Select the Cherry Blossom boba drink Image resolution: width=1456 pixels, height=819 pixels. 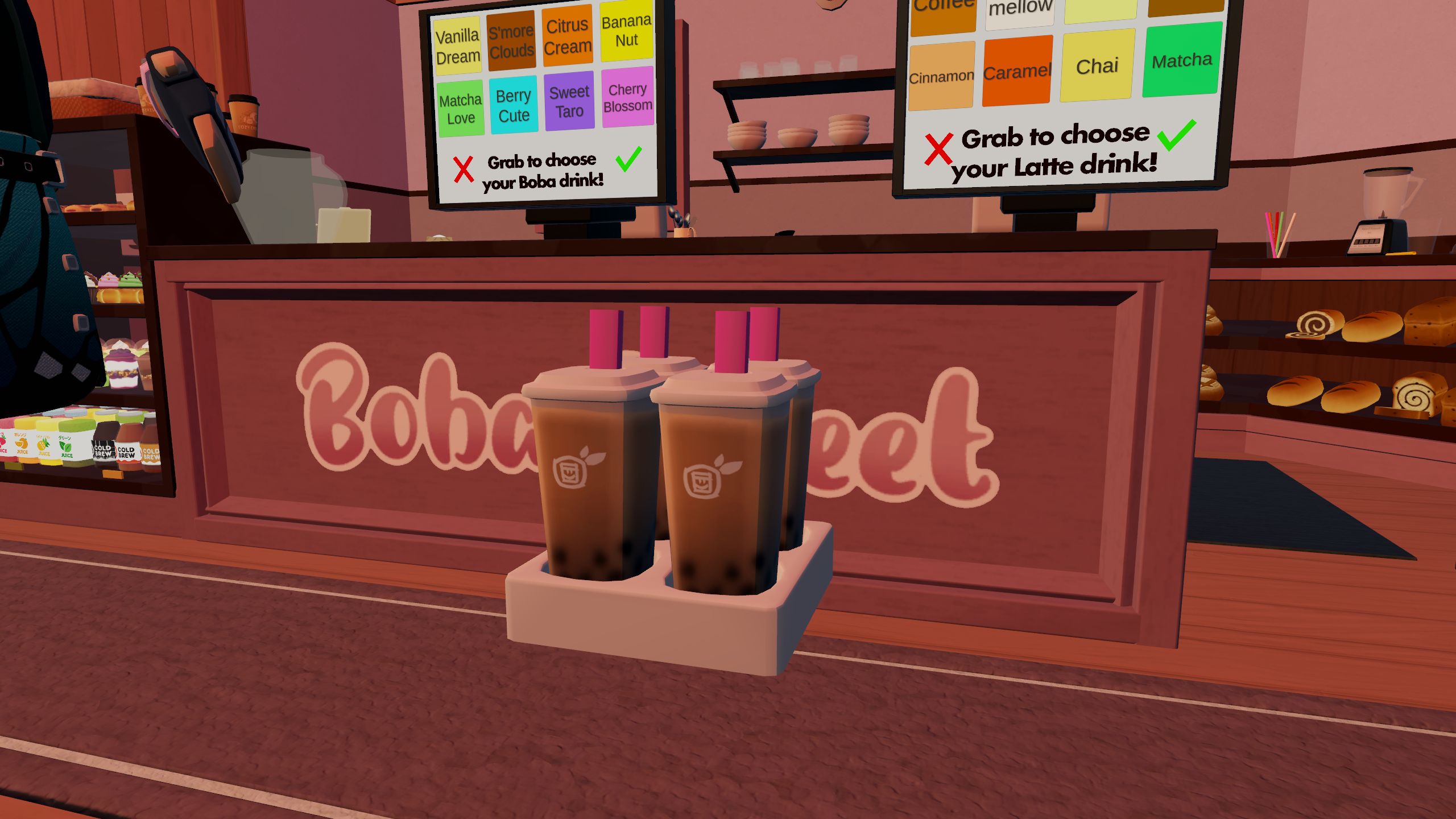(627, 97)
